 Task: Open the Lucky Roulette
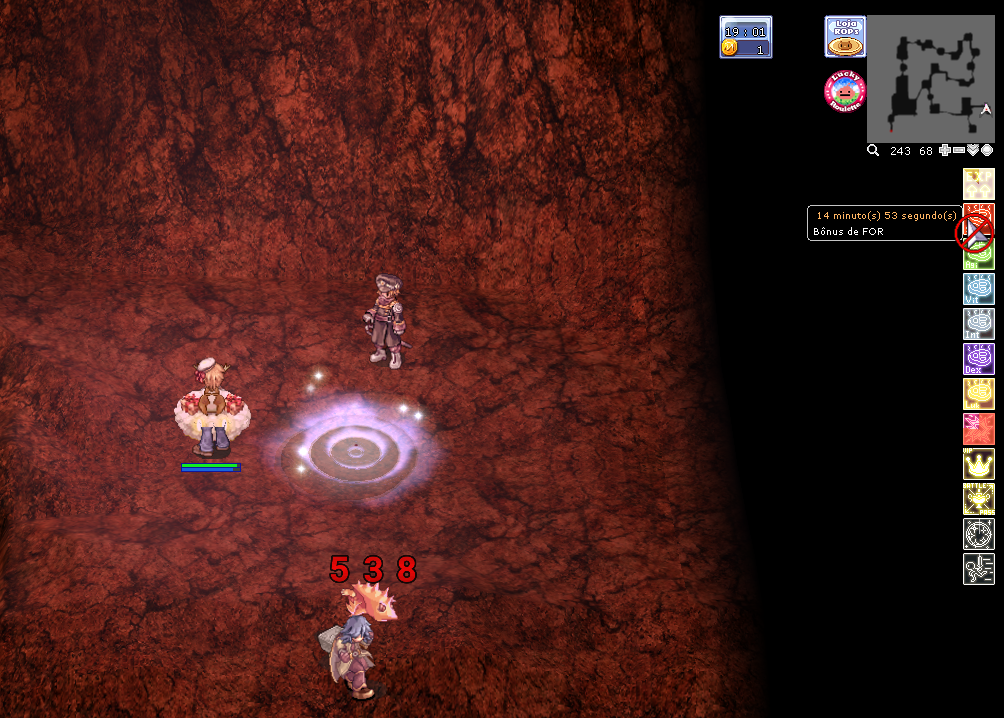[x=845, y=91]
